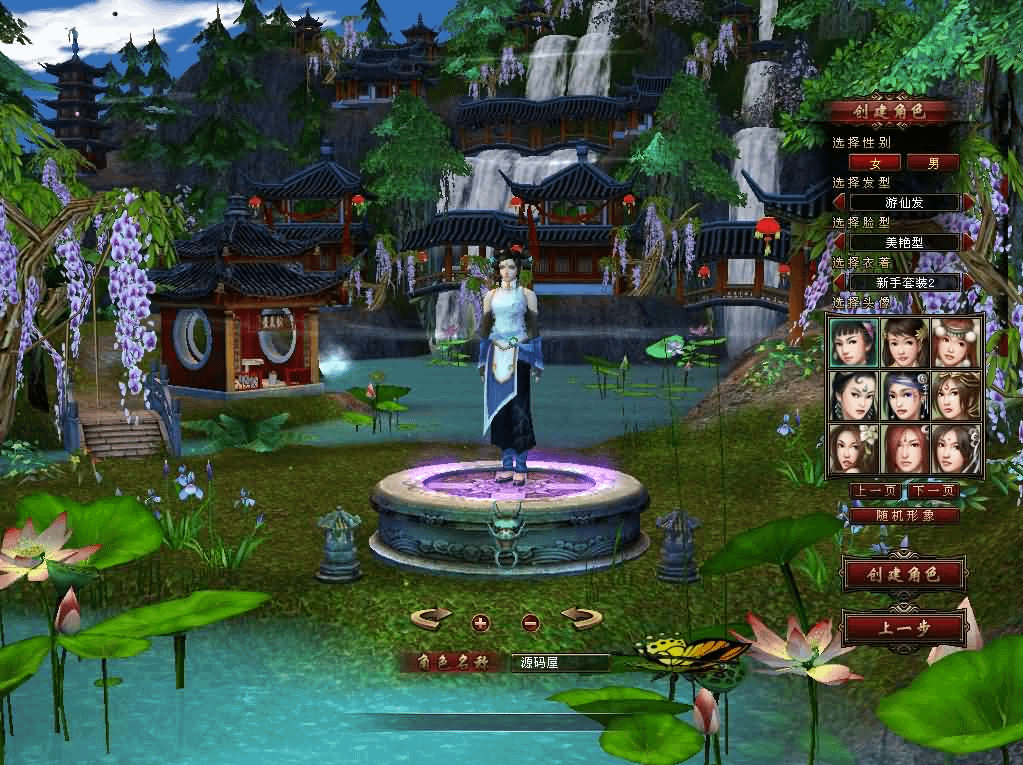Click the character name field showing 源码屋
The width and height of the screenshot is (1023, 765).
(560, 662)
